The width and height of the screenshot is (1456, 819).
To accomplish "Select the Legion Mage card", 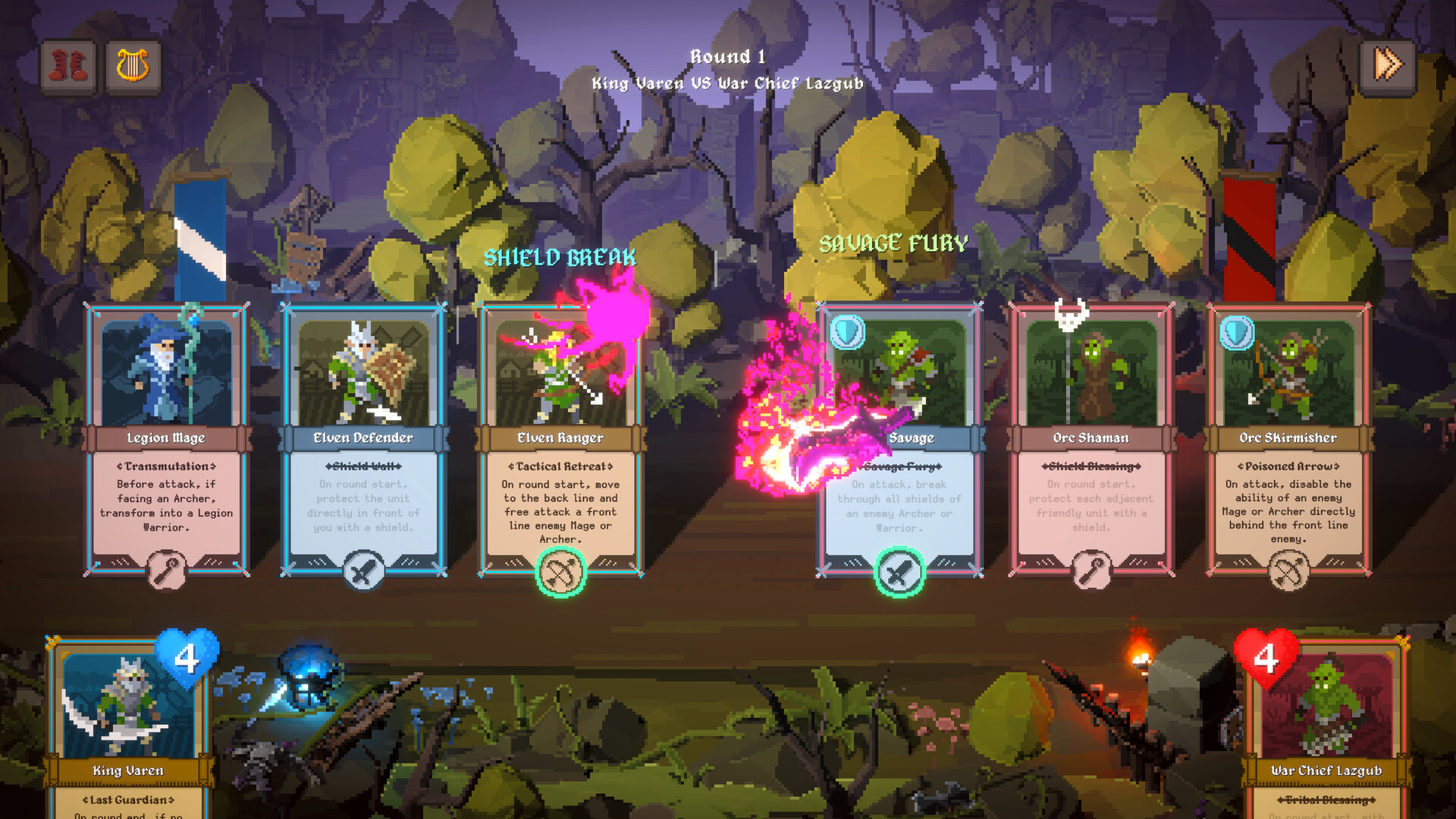I will (x=166, y=440).
